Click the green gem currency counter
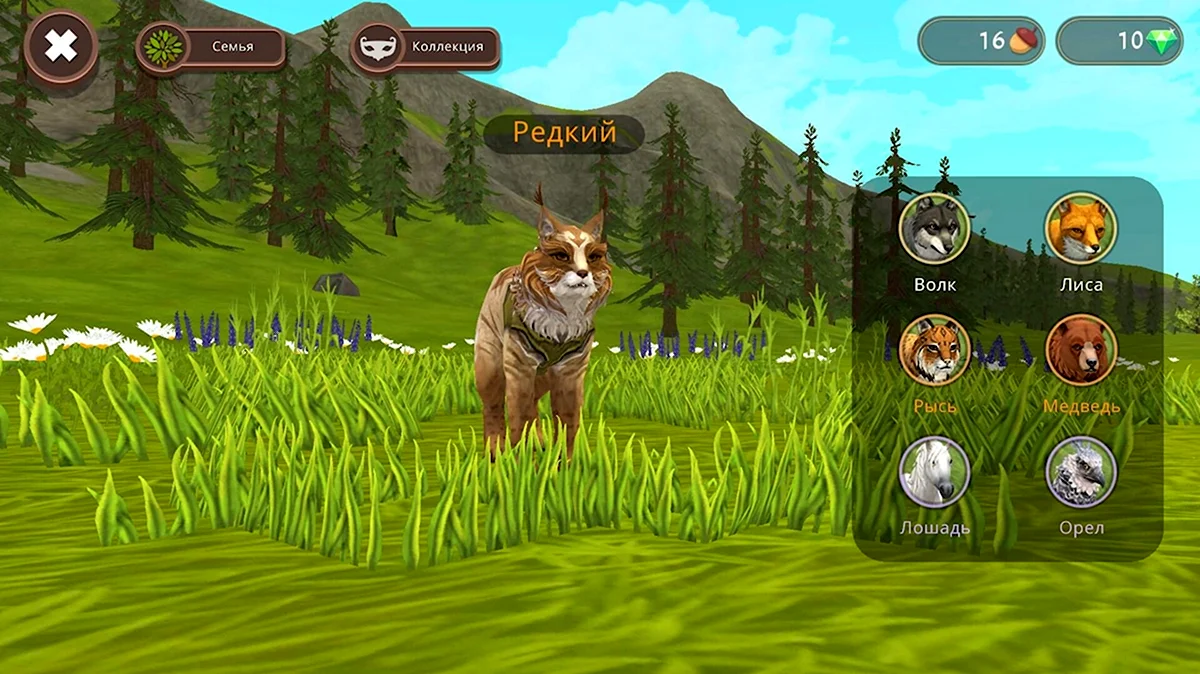Viewport: 1200px width, 674px height. coord(1119,41)
